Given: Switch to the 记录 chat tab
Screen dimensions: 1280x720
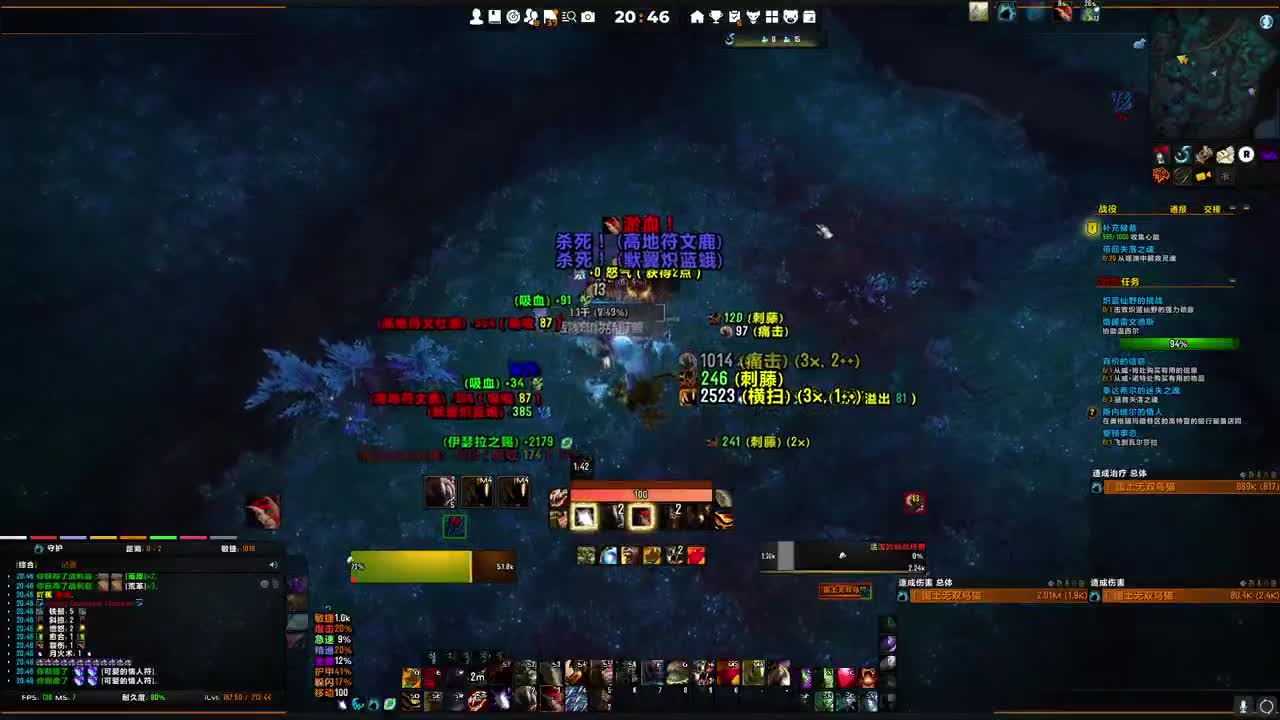Looking at the screenshot, I should (66, 565).
